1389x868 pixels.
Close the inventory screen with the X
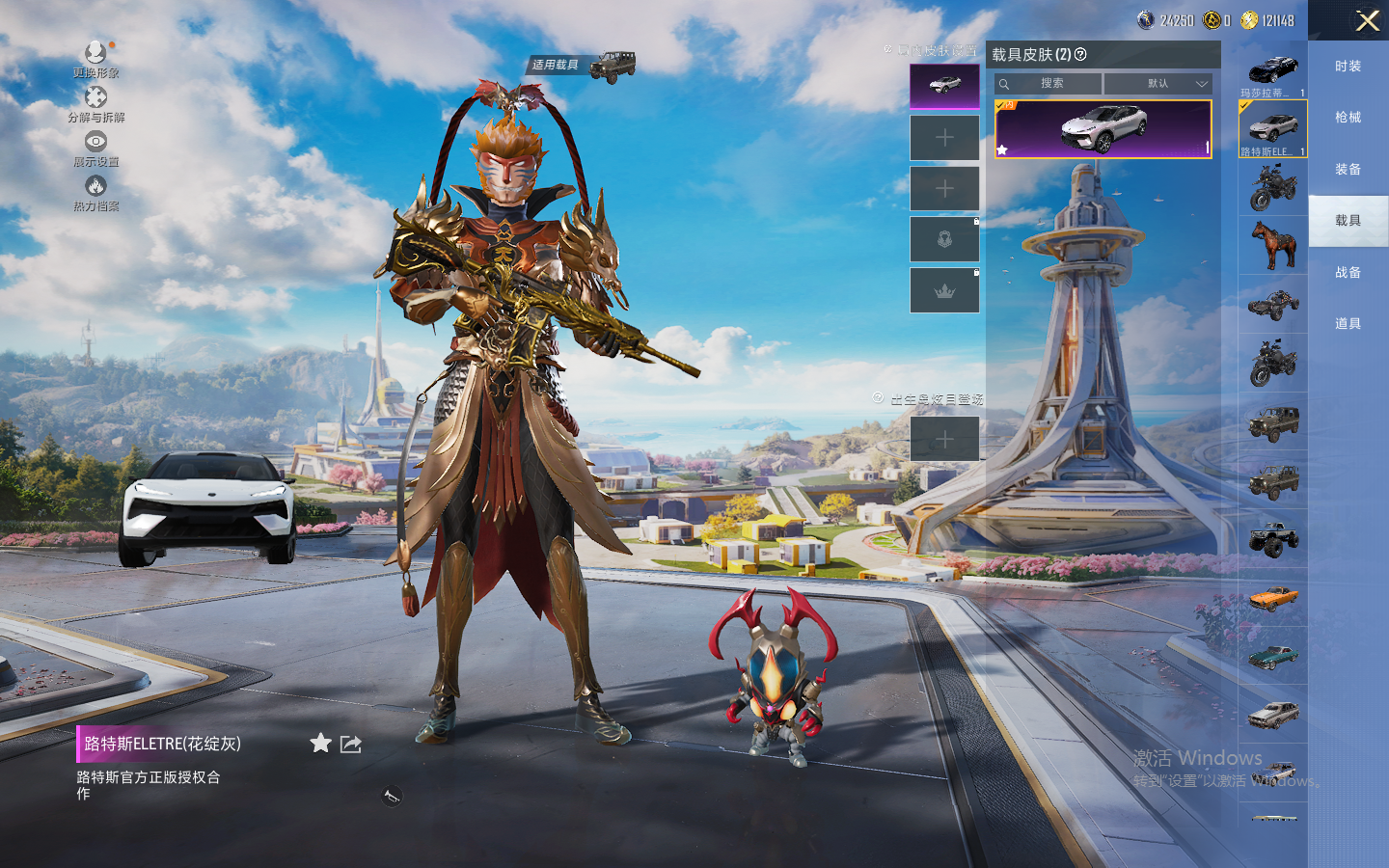[x=1367, y=20]
